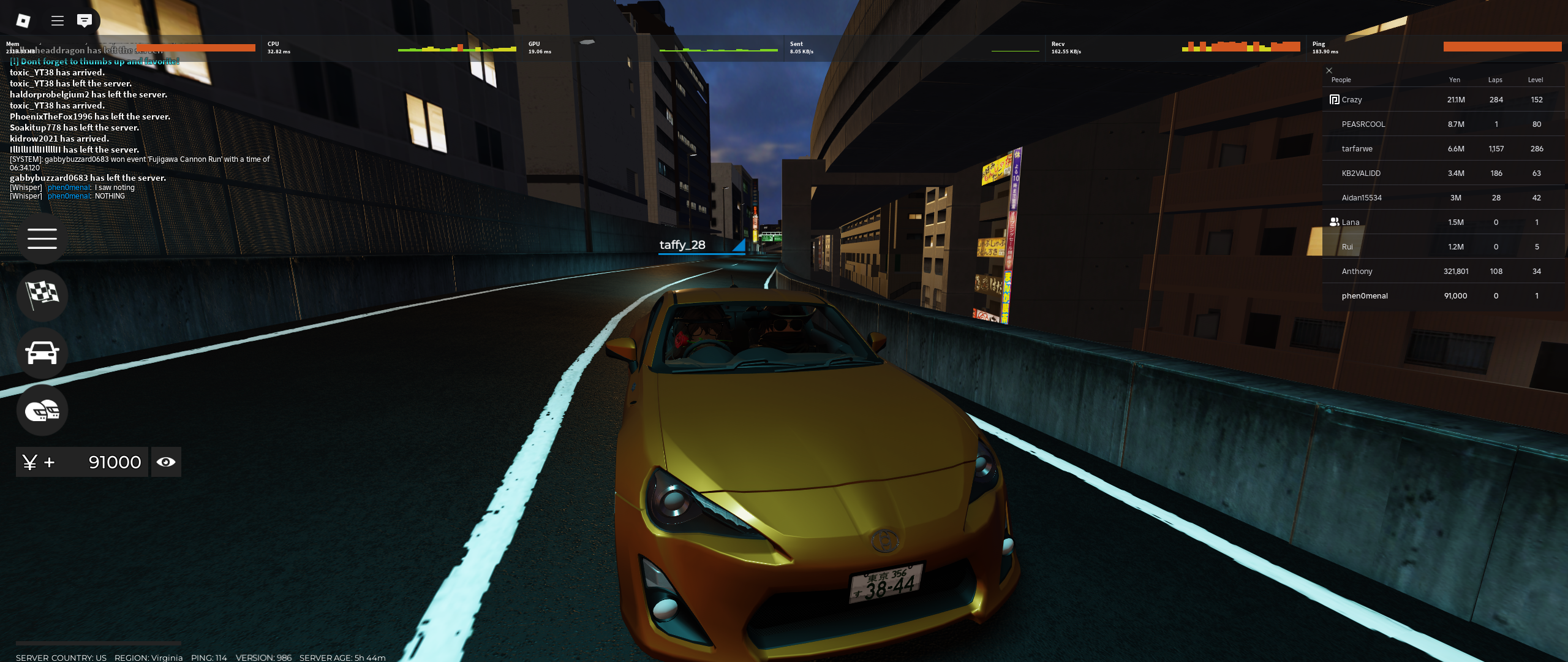The image size is (1568, 662).
Task: Select KB2VALIDD in the player list
Action: (1361, 173)
